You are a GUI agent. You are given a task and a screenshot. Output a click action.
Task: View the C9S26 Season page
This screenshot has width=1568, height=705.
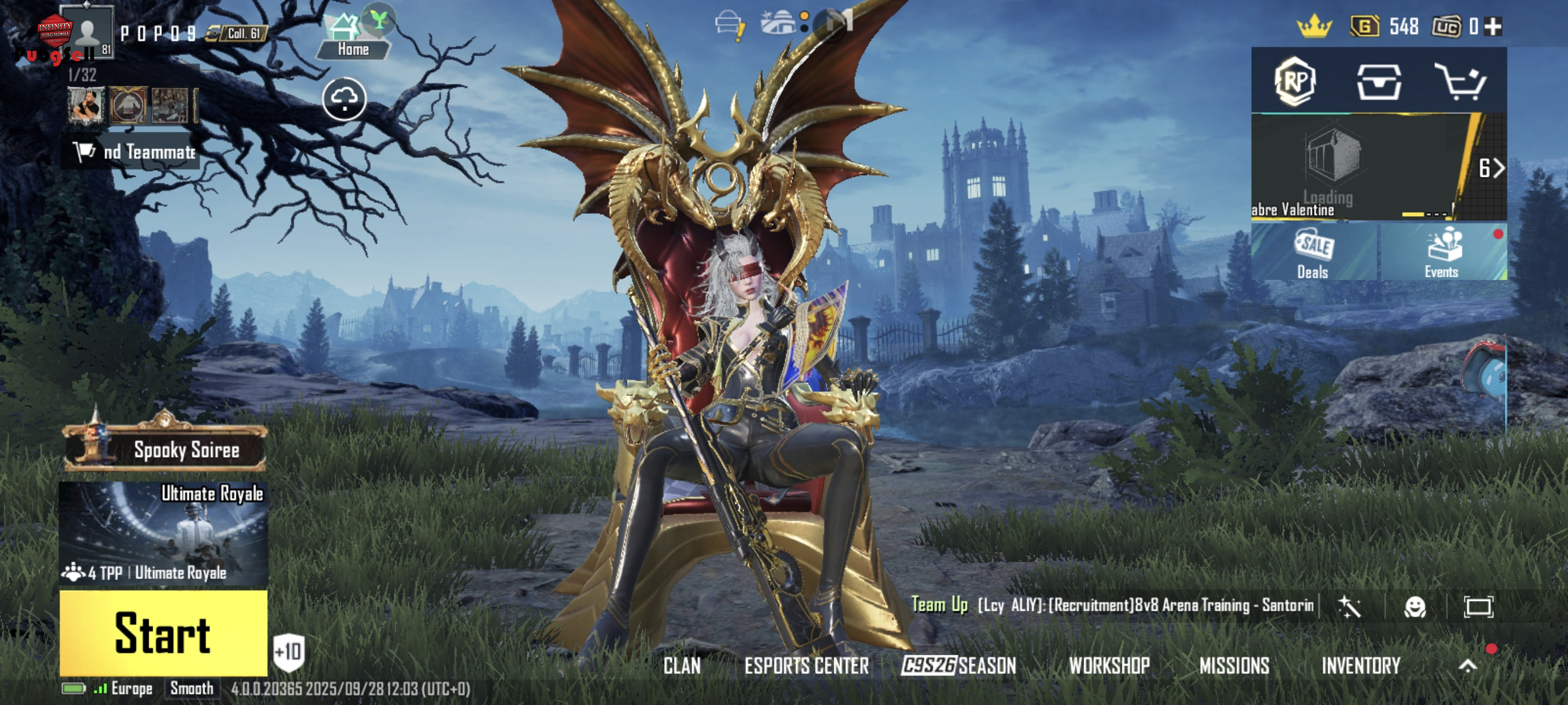pos(959,666)
